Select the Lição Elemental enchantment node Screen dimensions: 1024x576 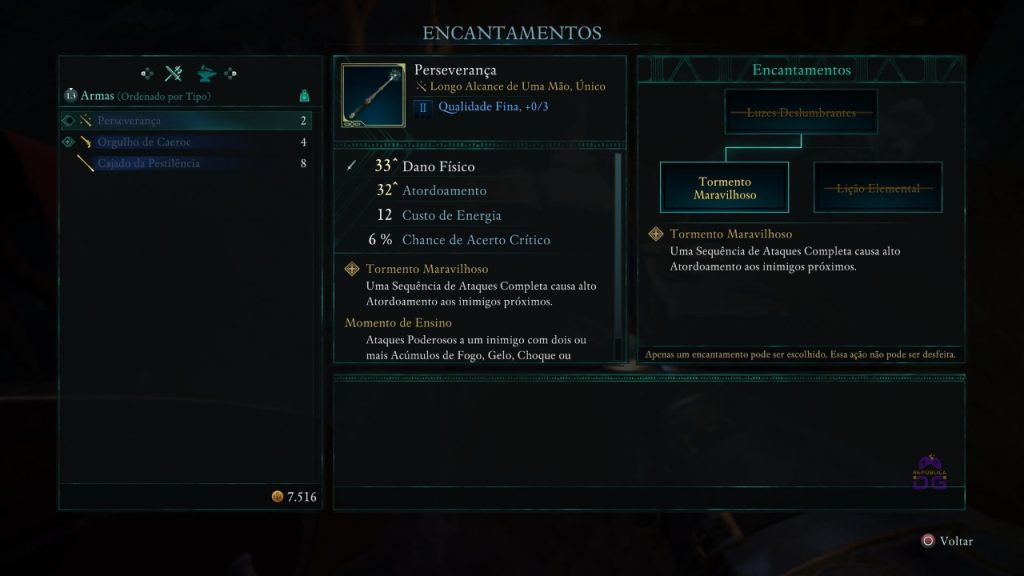point(877,188)
